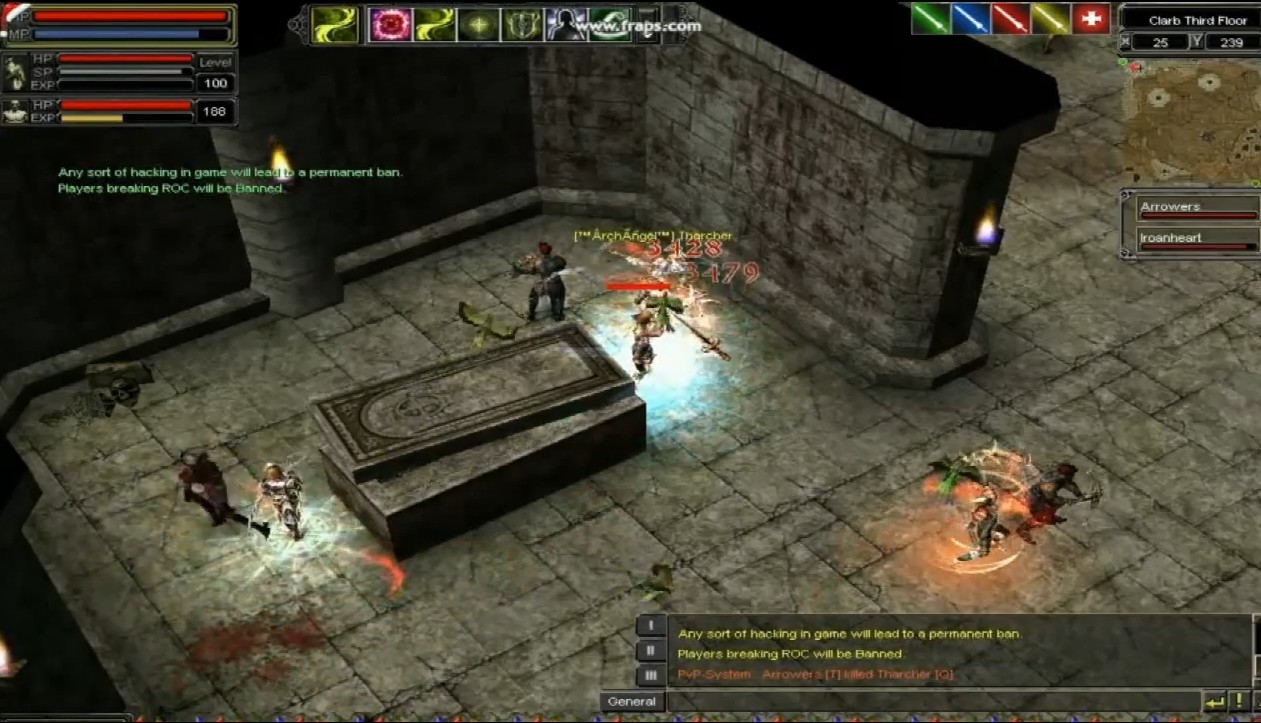The image size is (1261, 723).
Task: Click the yellow exclamation mark chat button
Action: pyautogui.click(x=1240, y=702)
